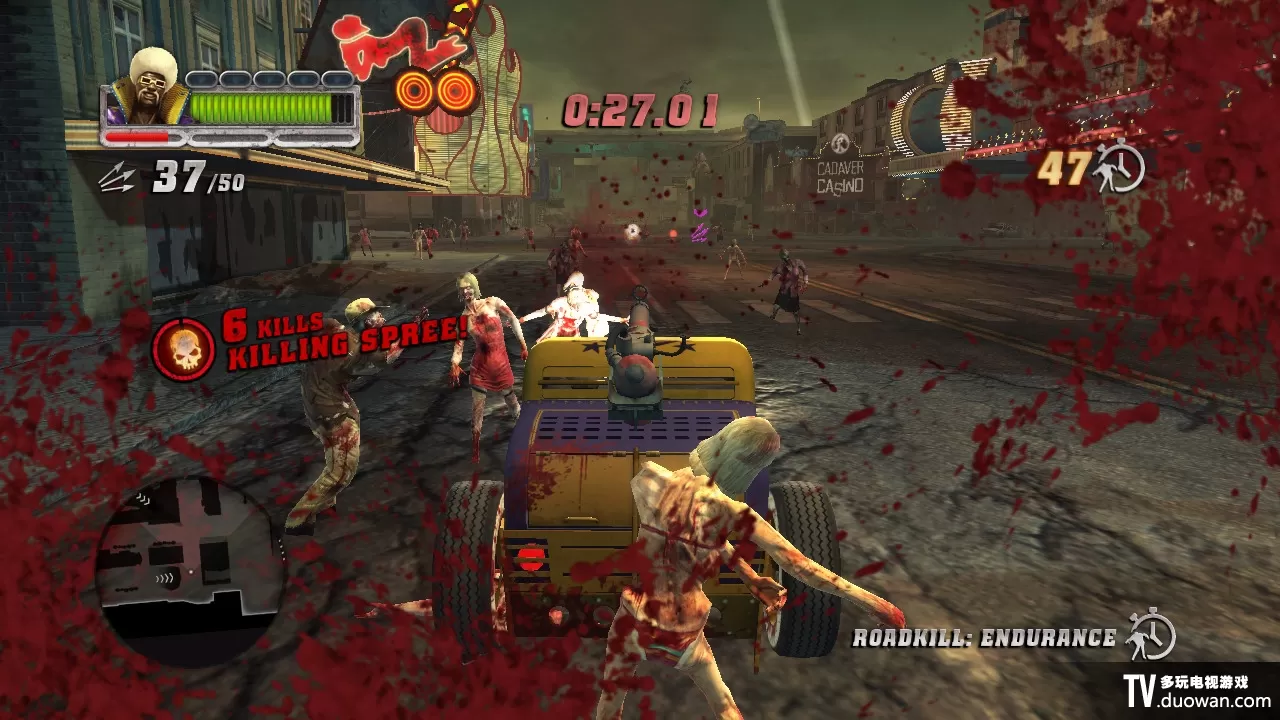The width and height of the screenshot is (1280, 720).
Task: Open the circular minimap
Action: coord(189,572)
